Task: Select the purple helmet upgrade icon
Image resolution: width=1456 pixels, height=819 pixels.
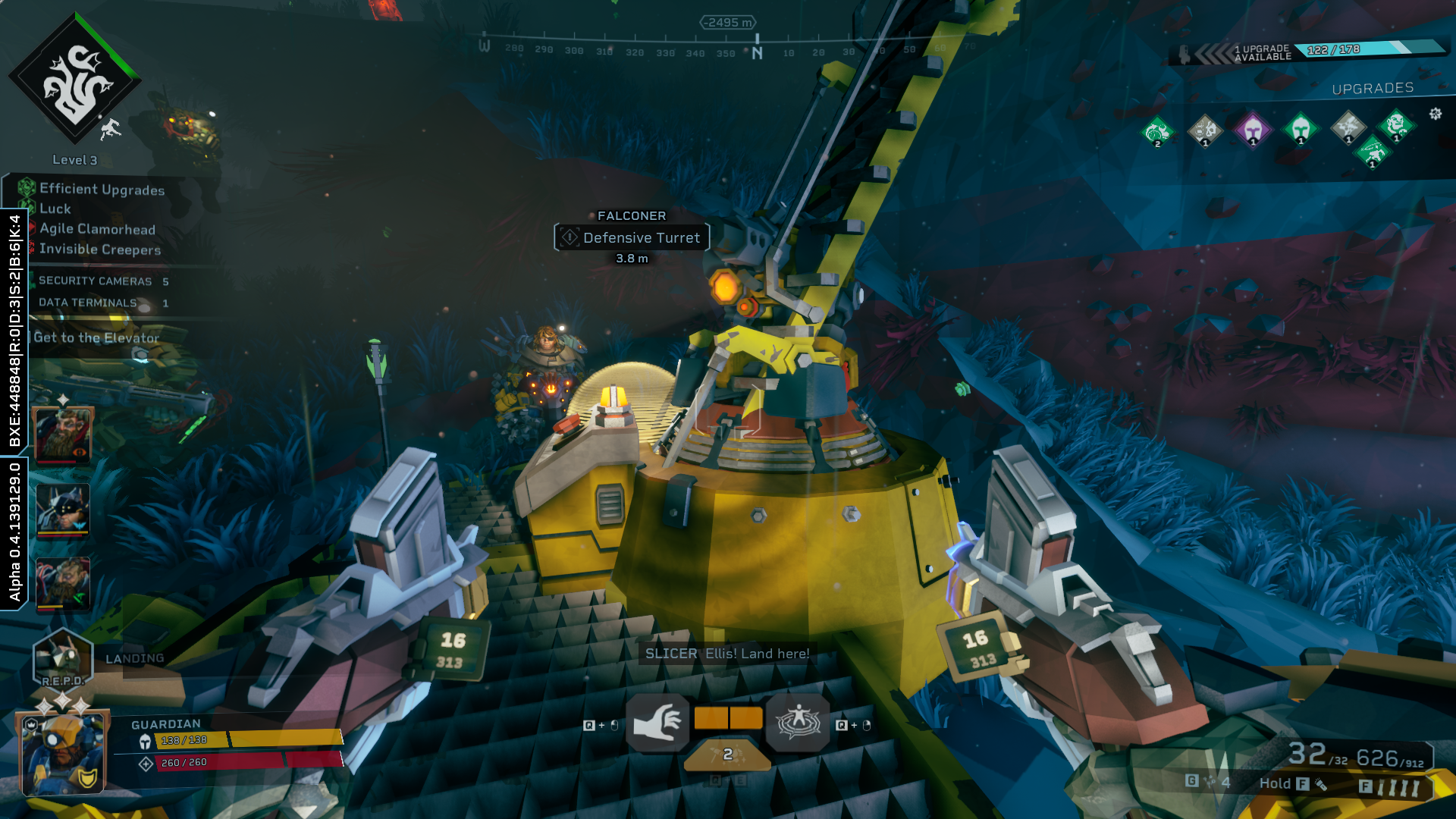Action: click(x=1253, y=129)
